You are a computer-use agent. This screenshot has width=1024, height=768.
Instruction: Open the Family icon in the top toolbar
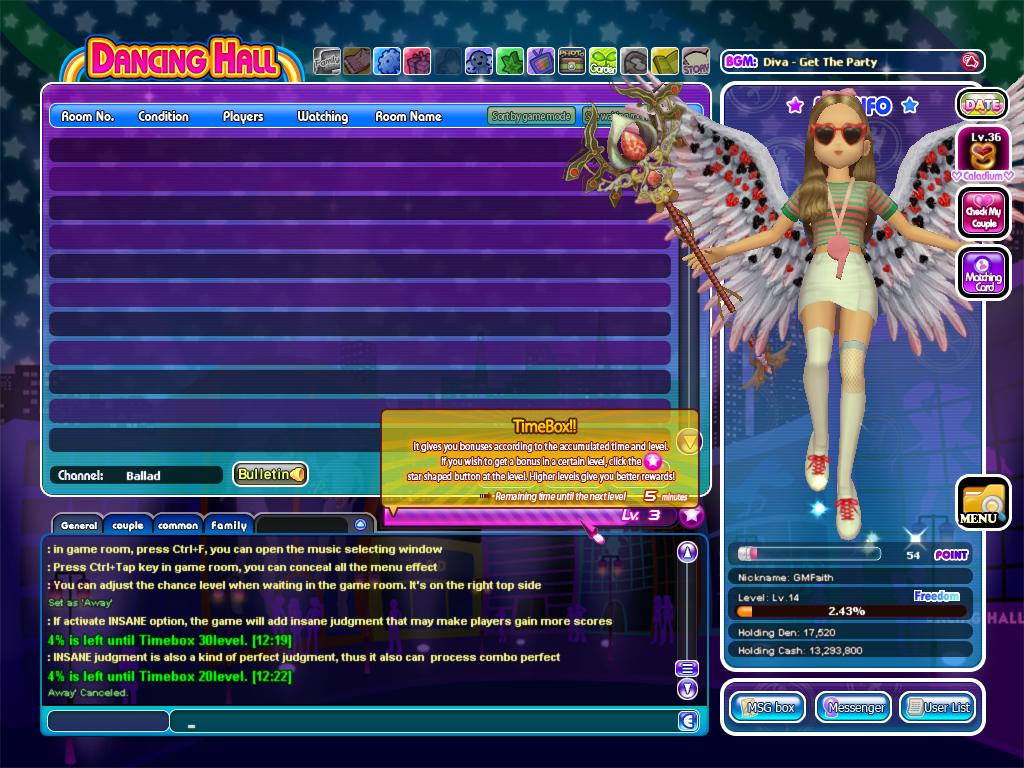click(x=326, y=62)
